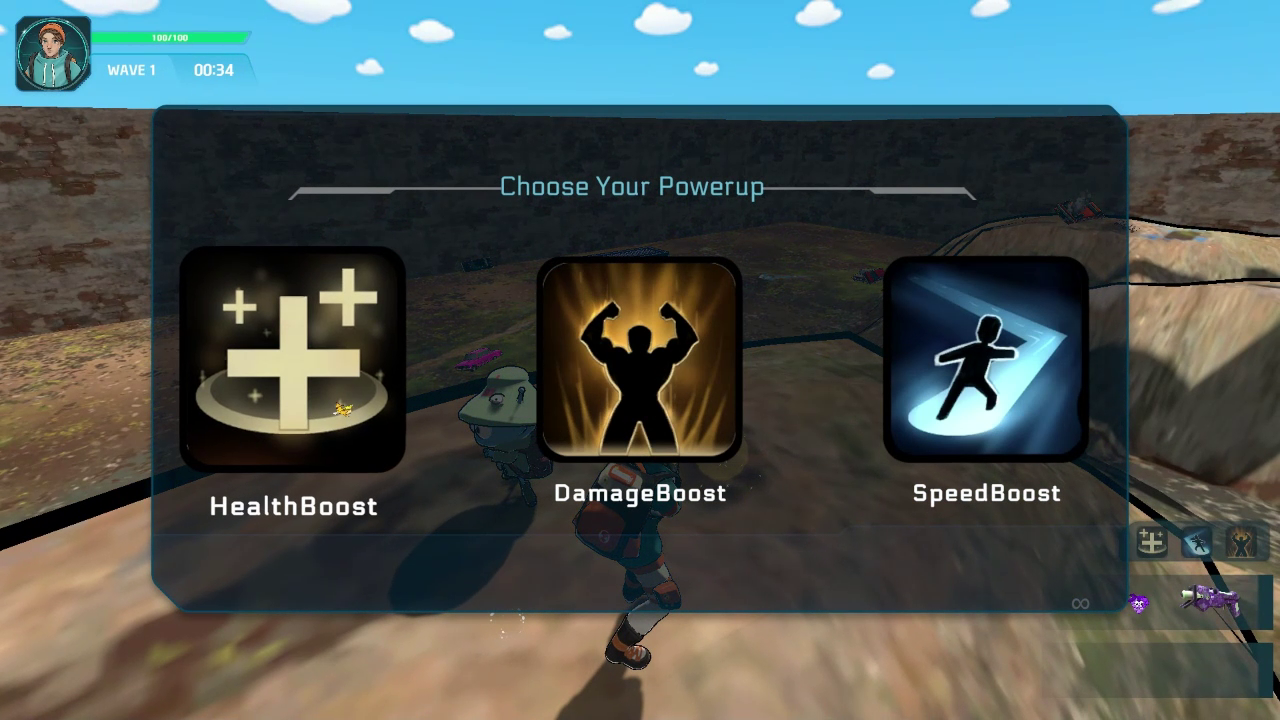The height and width of the screenshot is (720, 1280).
Task: Click the small HealthBoost plus icon in the hotbar
Action: (x=1150, y=542)
